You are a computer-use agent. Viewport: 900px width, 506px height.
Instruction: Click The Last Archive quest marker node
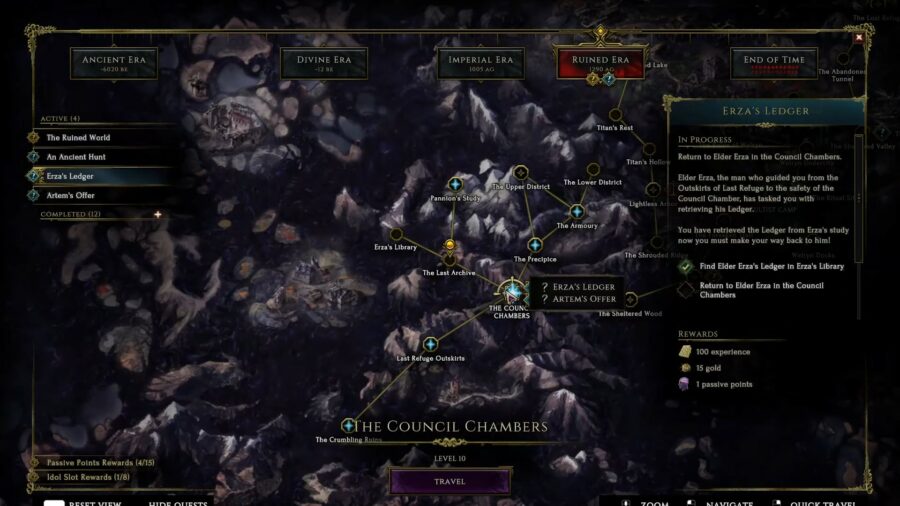click(x=450, y=258)
